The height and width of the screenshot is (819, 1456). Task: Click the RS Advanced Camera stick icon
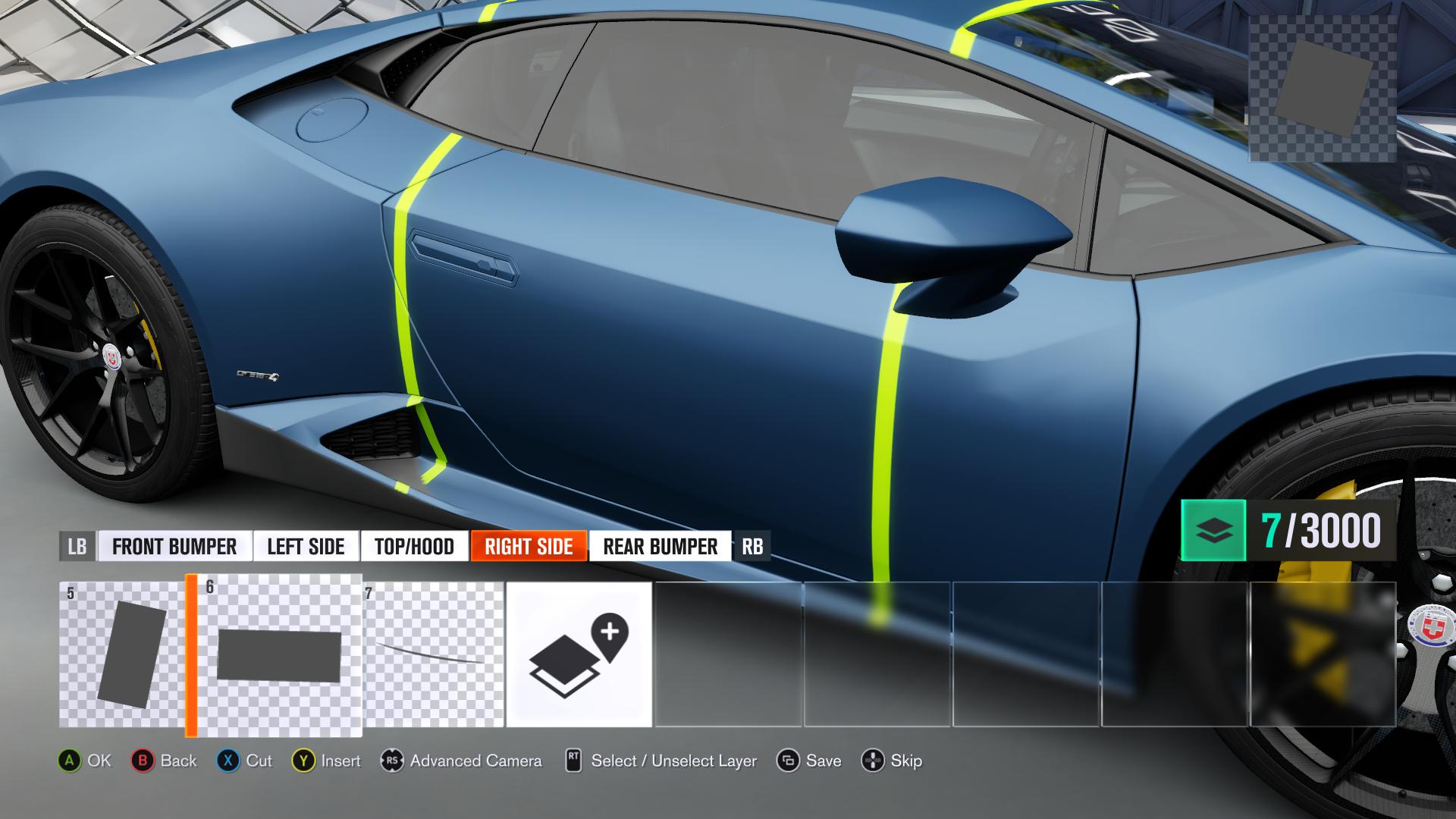392,761
